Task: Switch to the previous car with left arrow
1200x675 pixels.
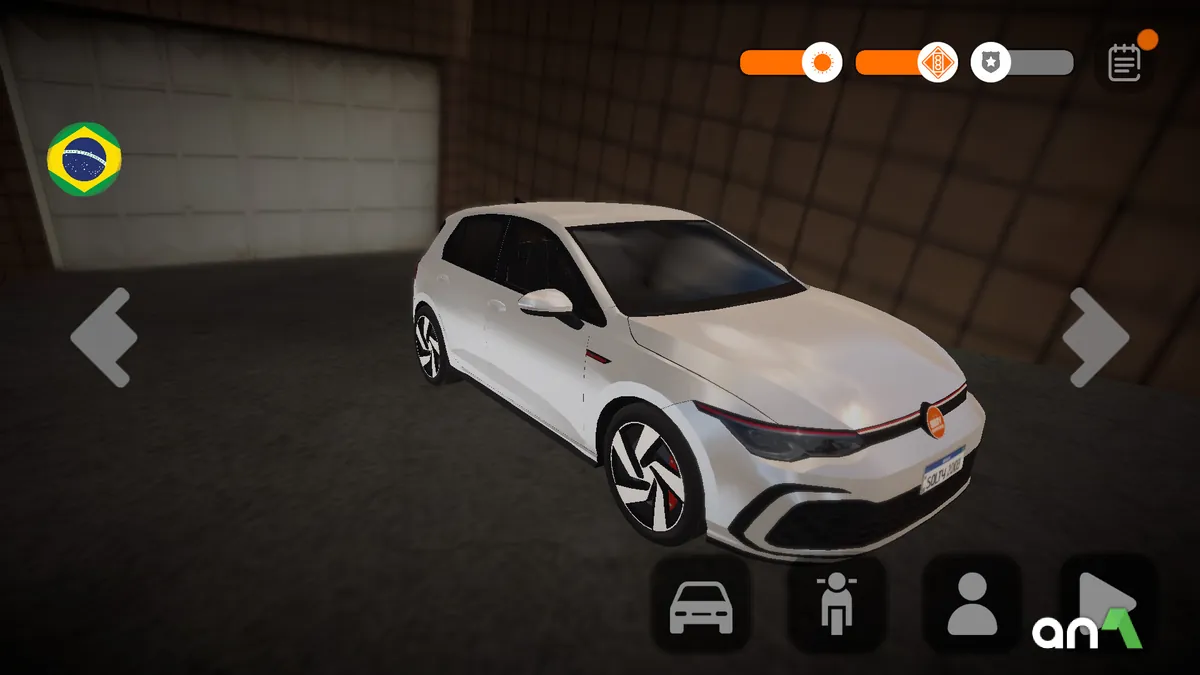Action: (104, 337)
